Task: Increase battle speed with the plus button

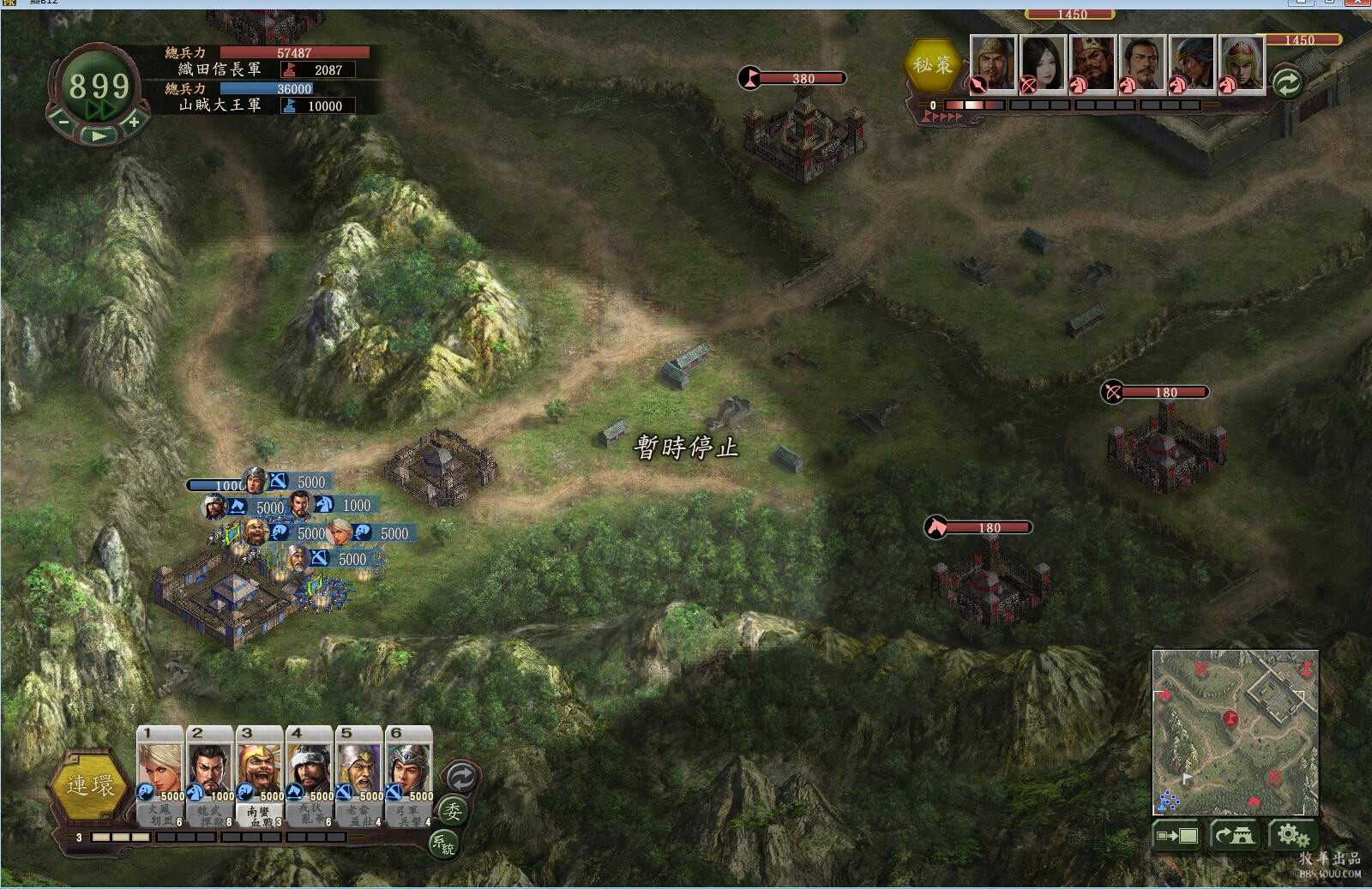Action: coord(134,123)
